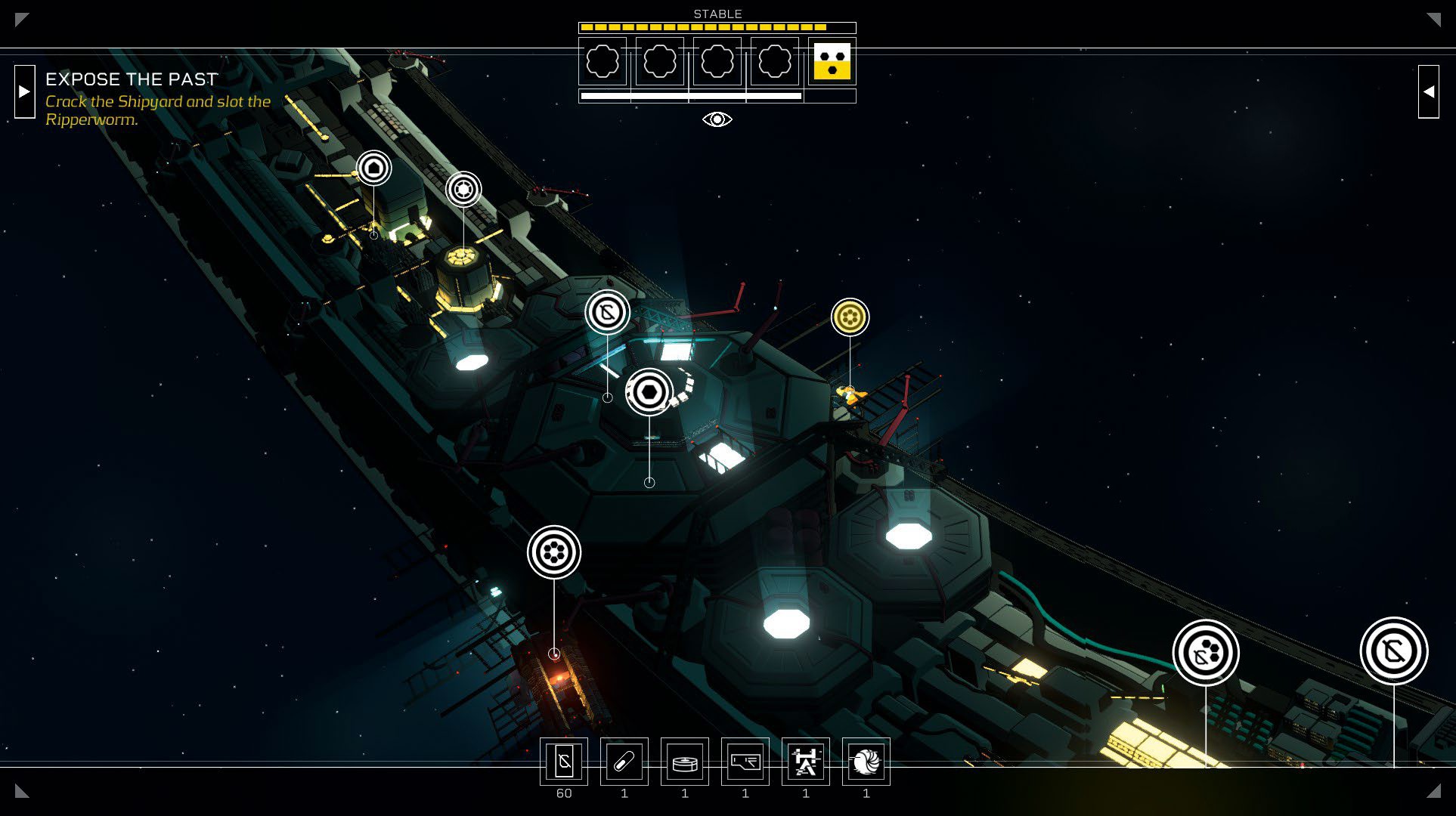Open the Expose the Past objective
This screenshot has width=1456, height=816.
pyautogui.click(x=132, y=79)
